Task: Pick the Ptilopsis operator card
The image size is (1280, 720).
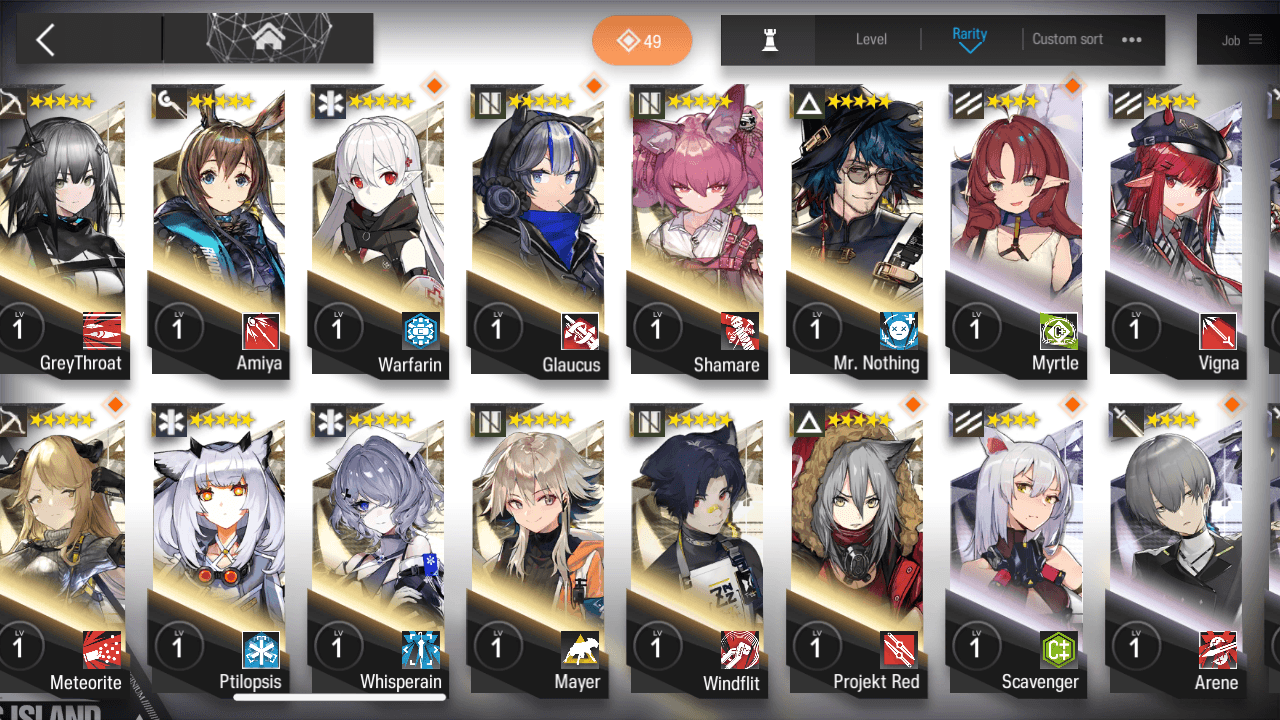Action: coord(218,550)
